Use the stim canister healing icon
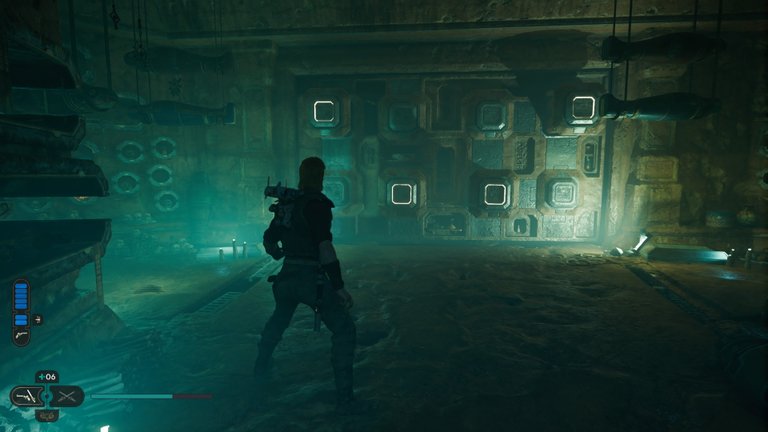This screenshot has width=768, height=432. tap(47, 377)
